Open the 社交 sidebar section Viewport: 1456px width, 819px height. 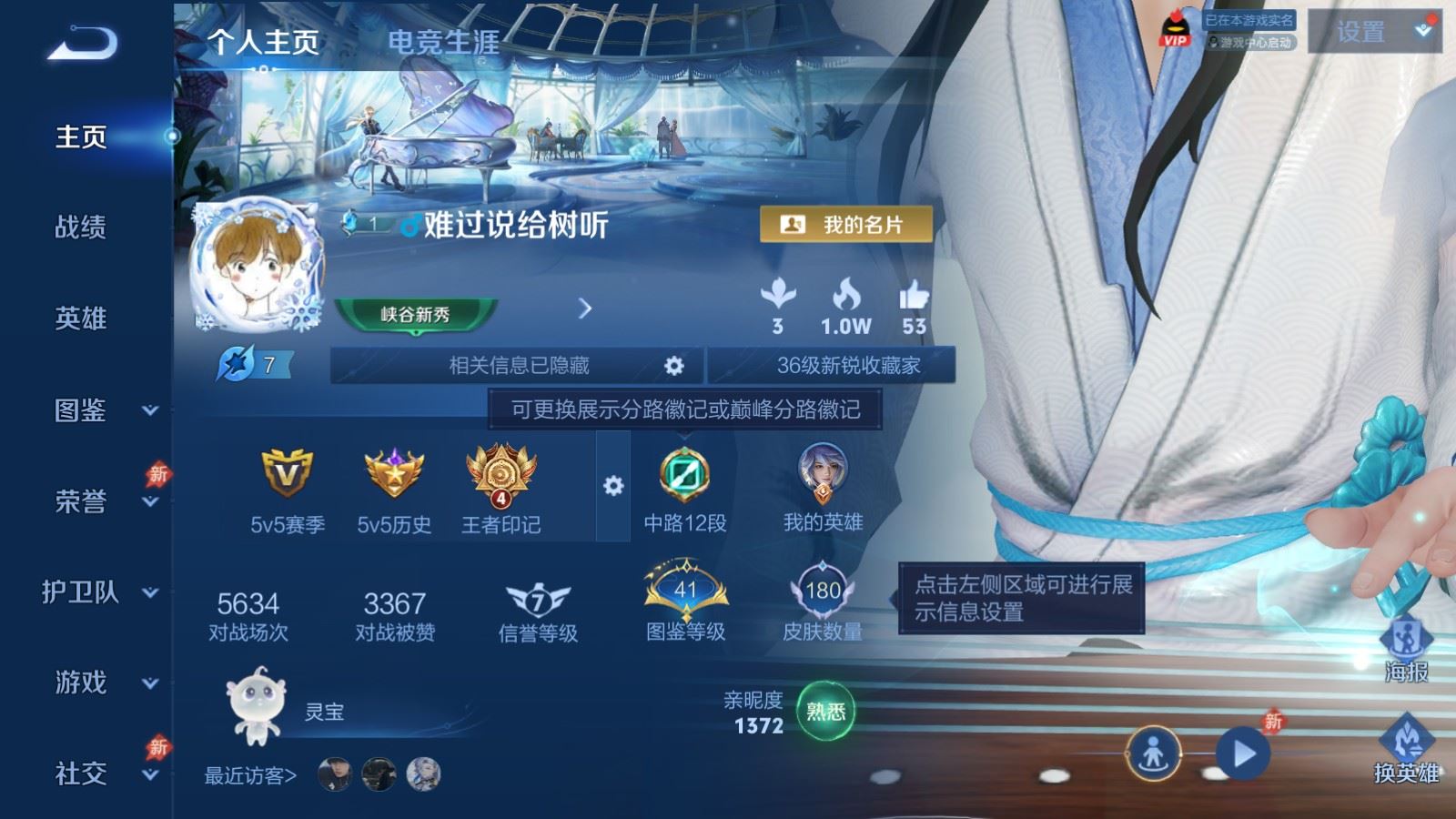[98, 773]
